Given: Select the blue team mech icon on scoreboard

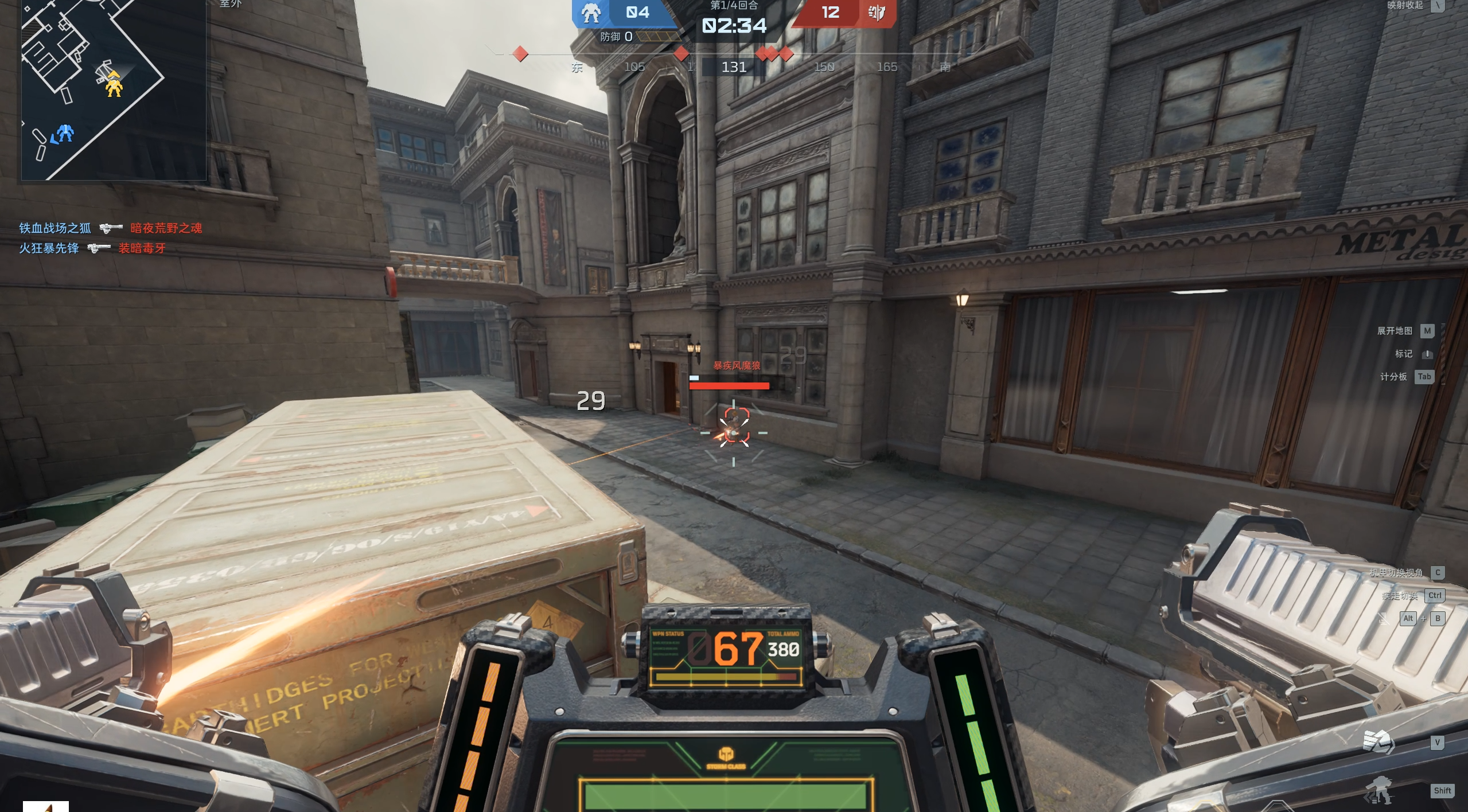Looking at the screenshot, I should (x=590, y=13).
